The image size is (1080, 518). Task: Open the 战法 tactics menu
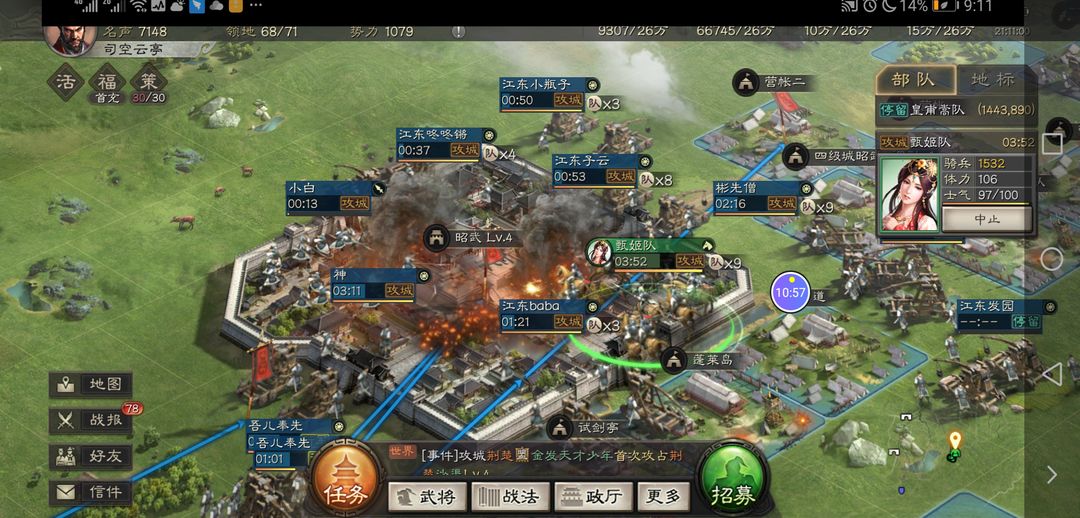510,496
